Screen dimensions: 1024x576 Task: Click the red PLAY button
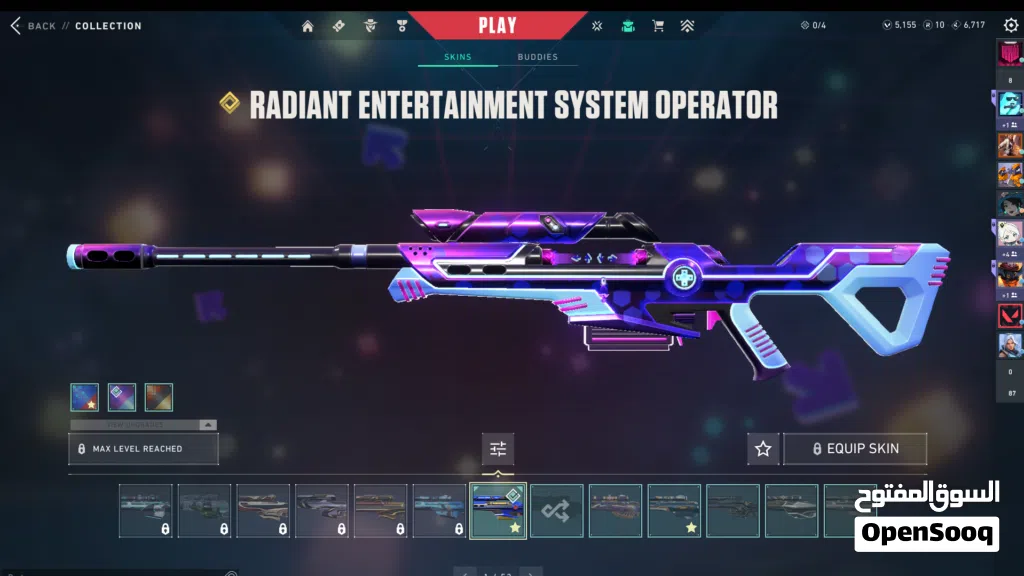tap(497, 25)
